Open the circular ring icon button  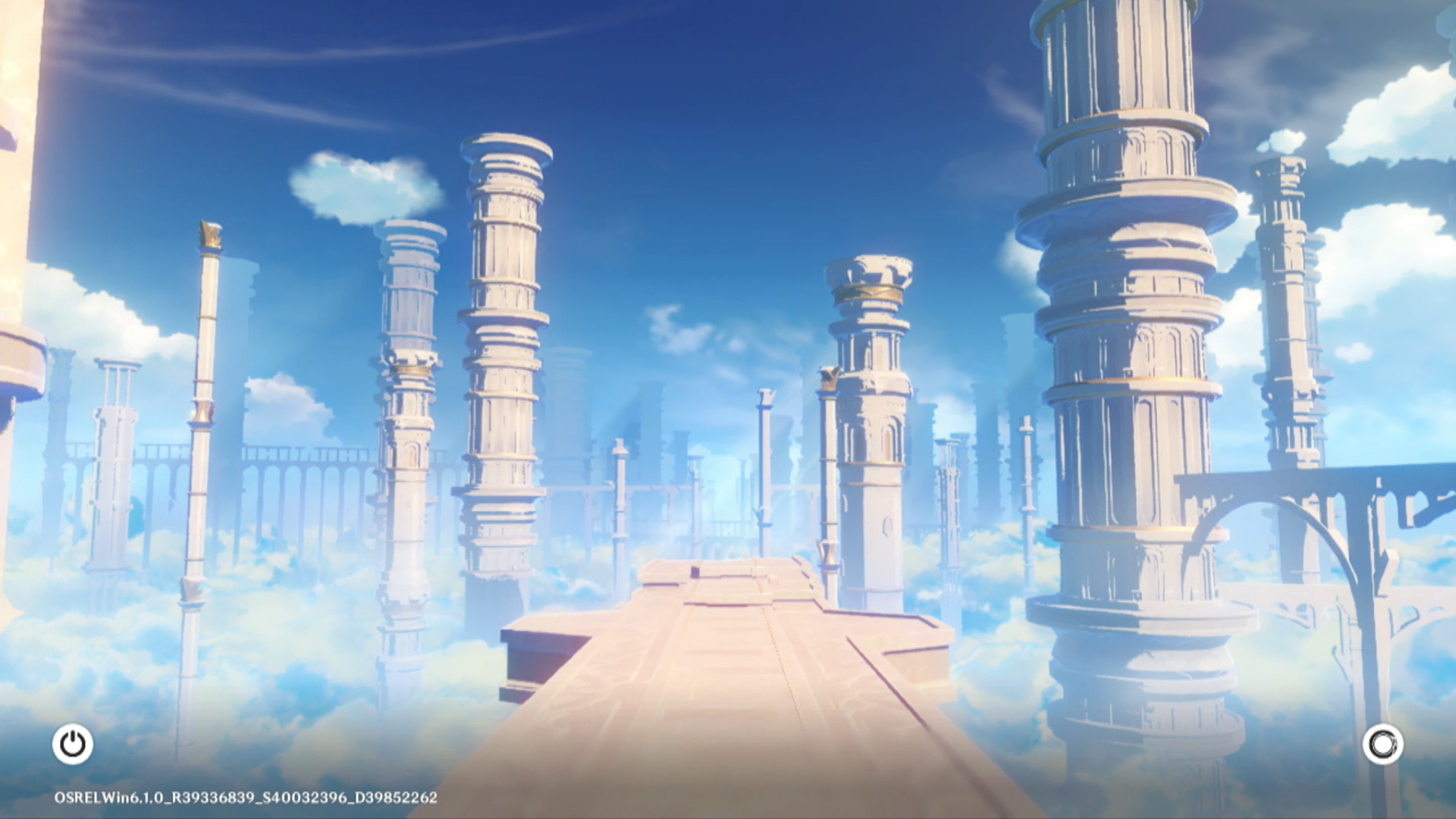click(x=1382, y=744)
